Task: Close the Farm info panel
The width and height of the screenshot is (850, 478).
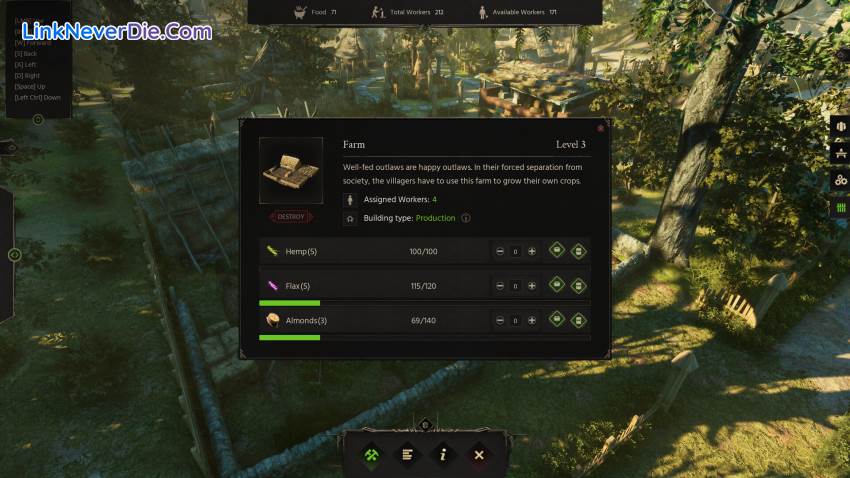Action: click(x=600, y=128)
